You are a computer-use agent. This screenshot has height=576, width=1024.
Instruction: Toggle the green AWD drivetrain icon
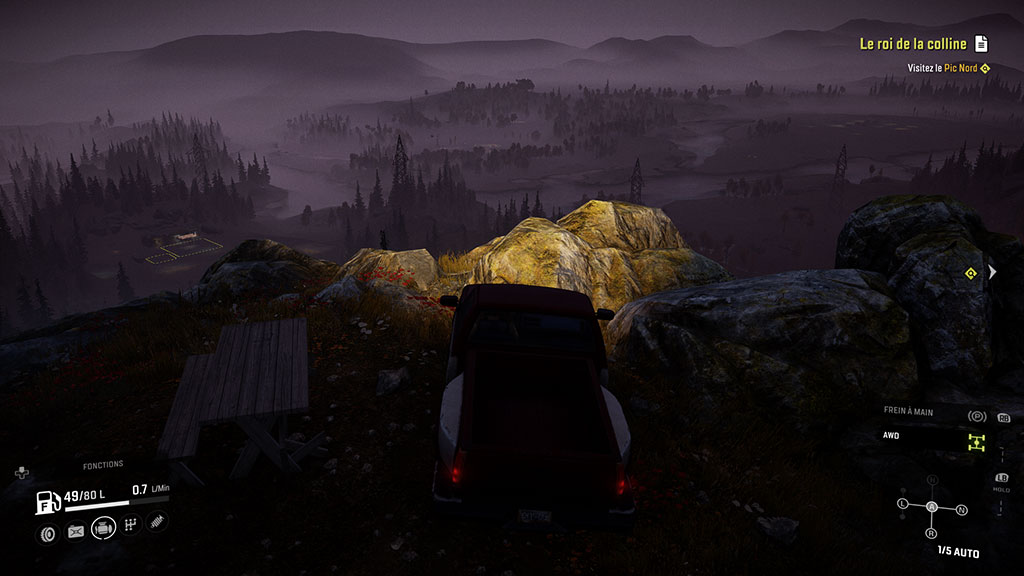pos(976,442)
